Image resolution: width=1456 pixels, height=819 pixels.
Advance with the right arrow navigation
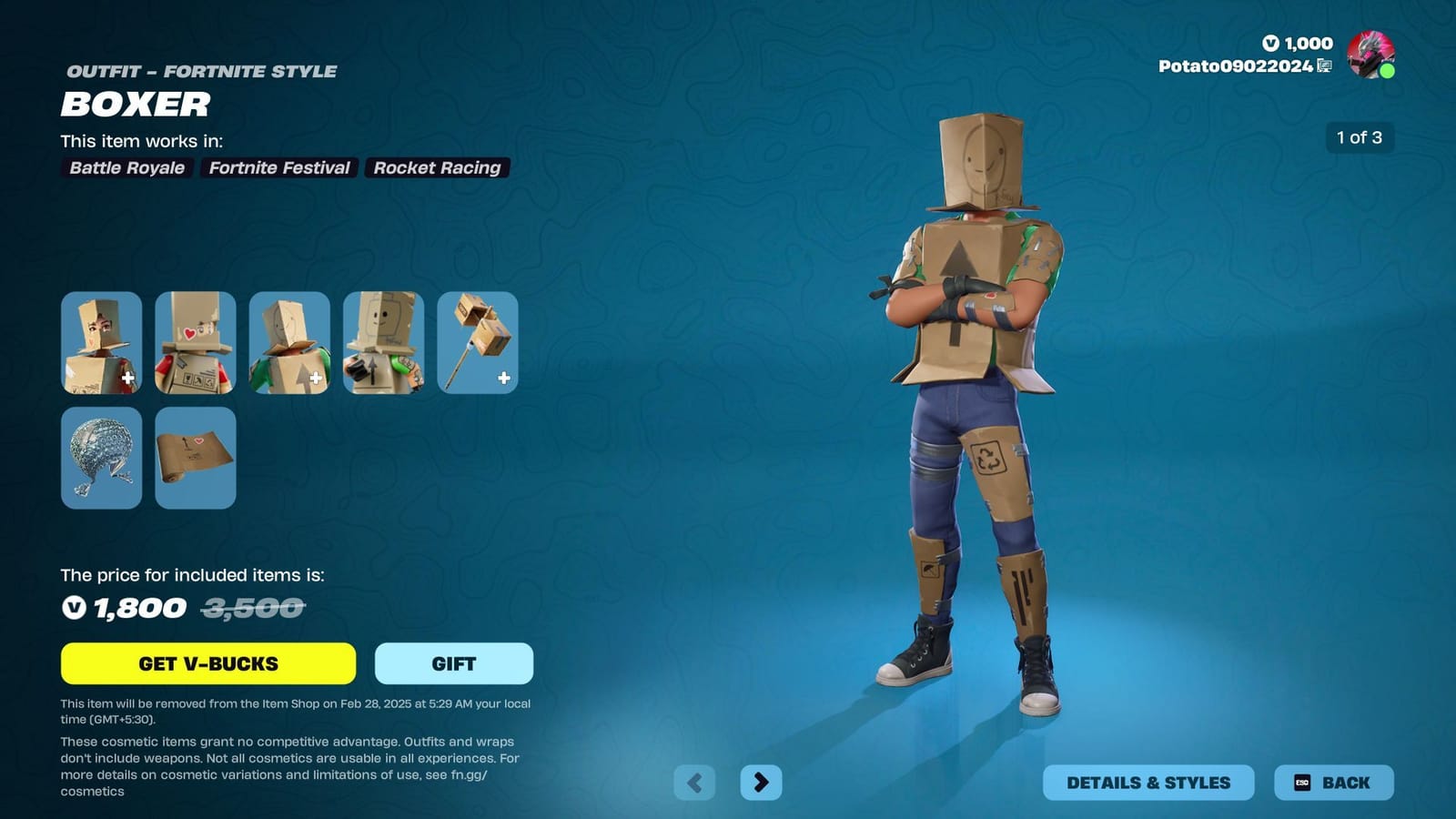tap(761, 782)
